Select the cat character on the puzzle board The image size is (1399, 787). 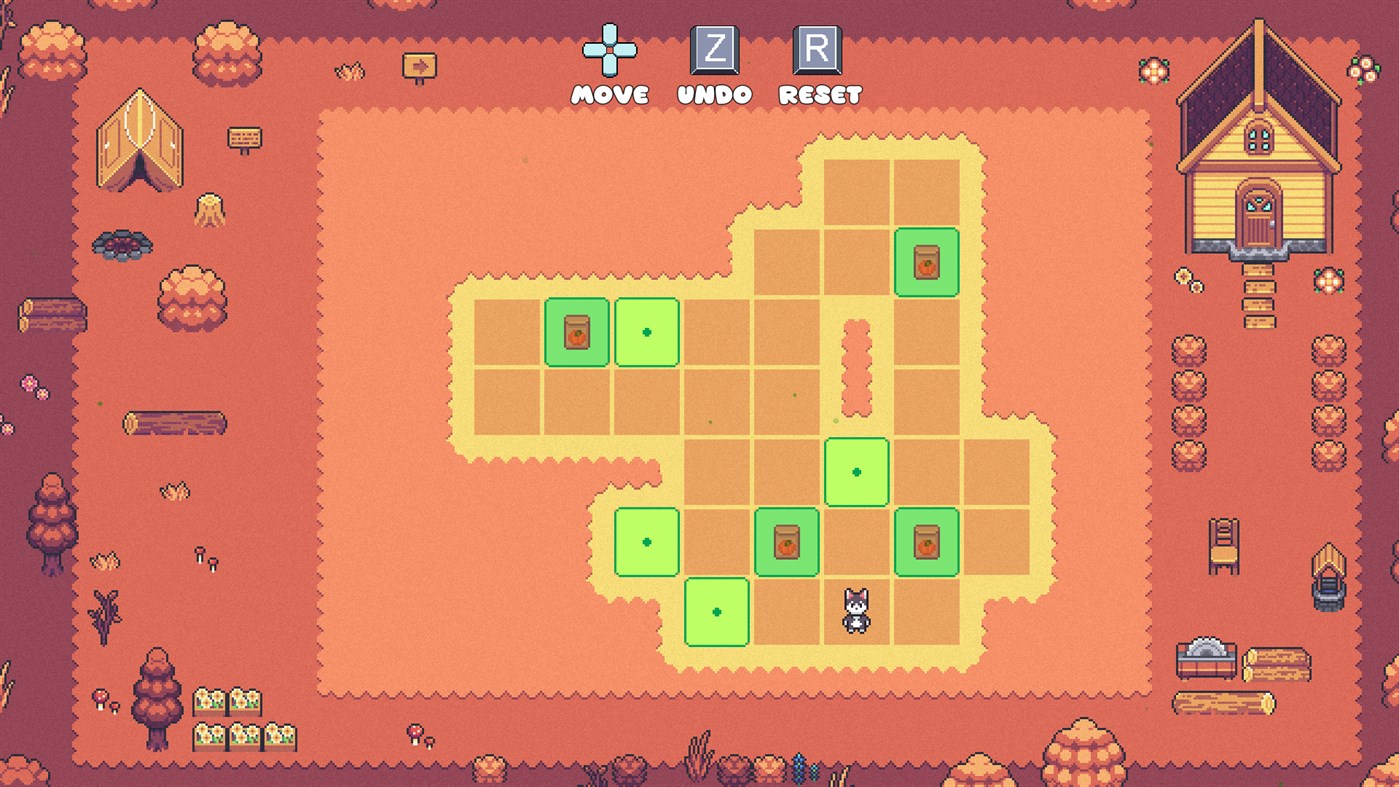(x=856, y=611)
